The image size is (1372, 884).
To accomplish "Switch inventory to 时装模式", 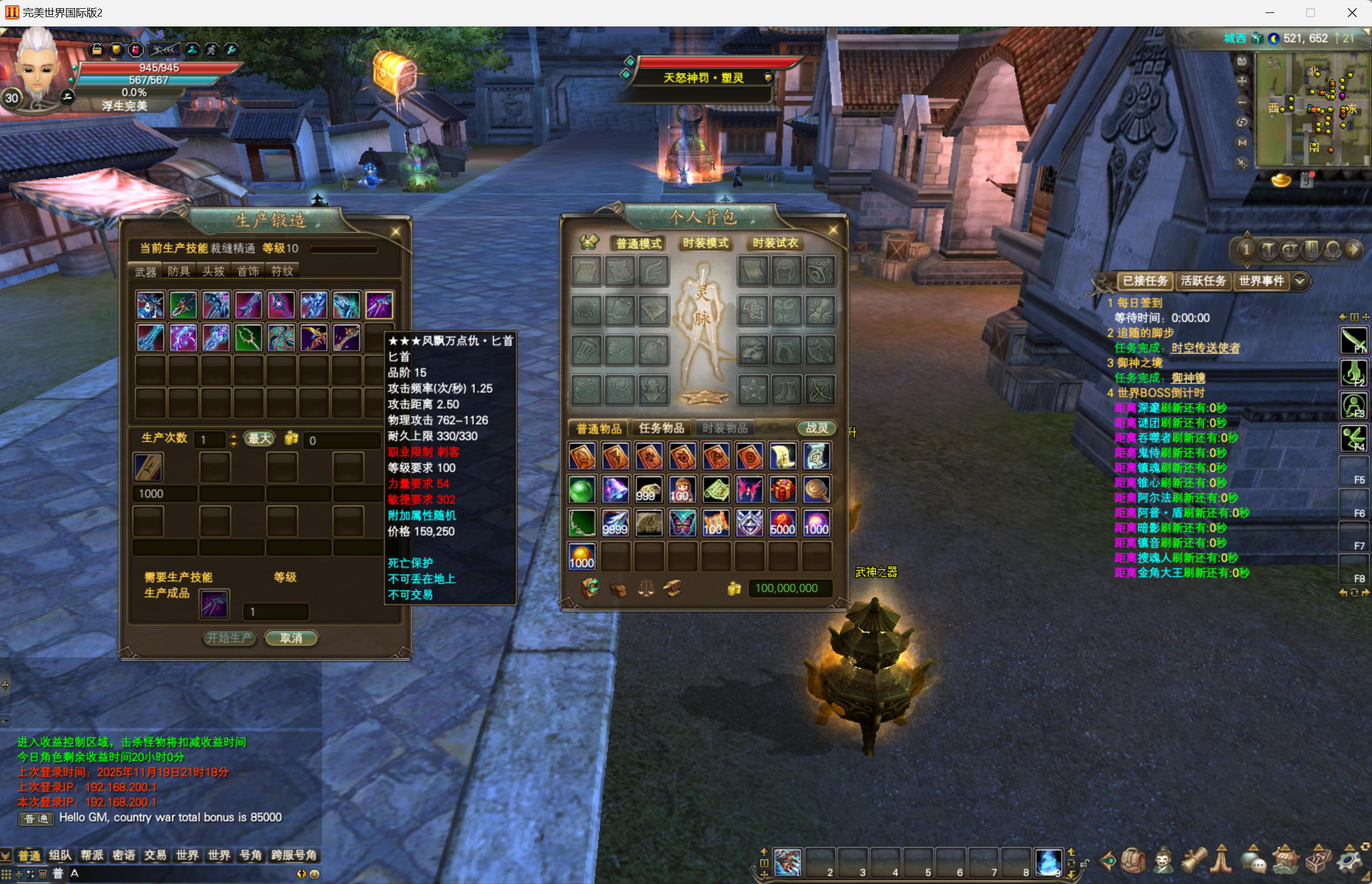I will pyautogui.click(x=705, y=243).
